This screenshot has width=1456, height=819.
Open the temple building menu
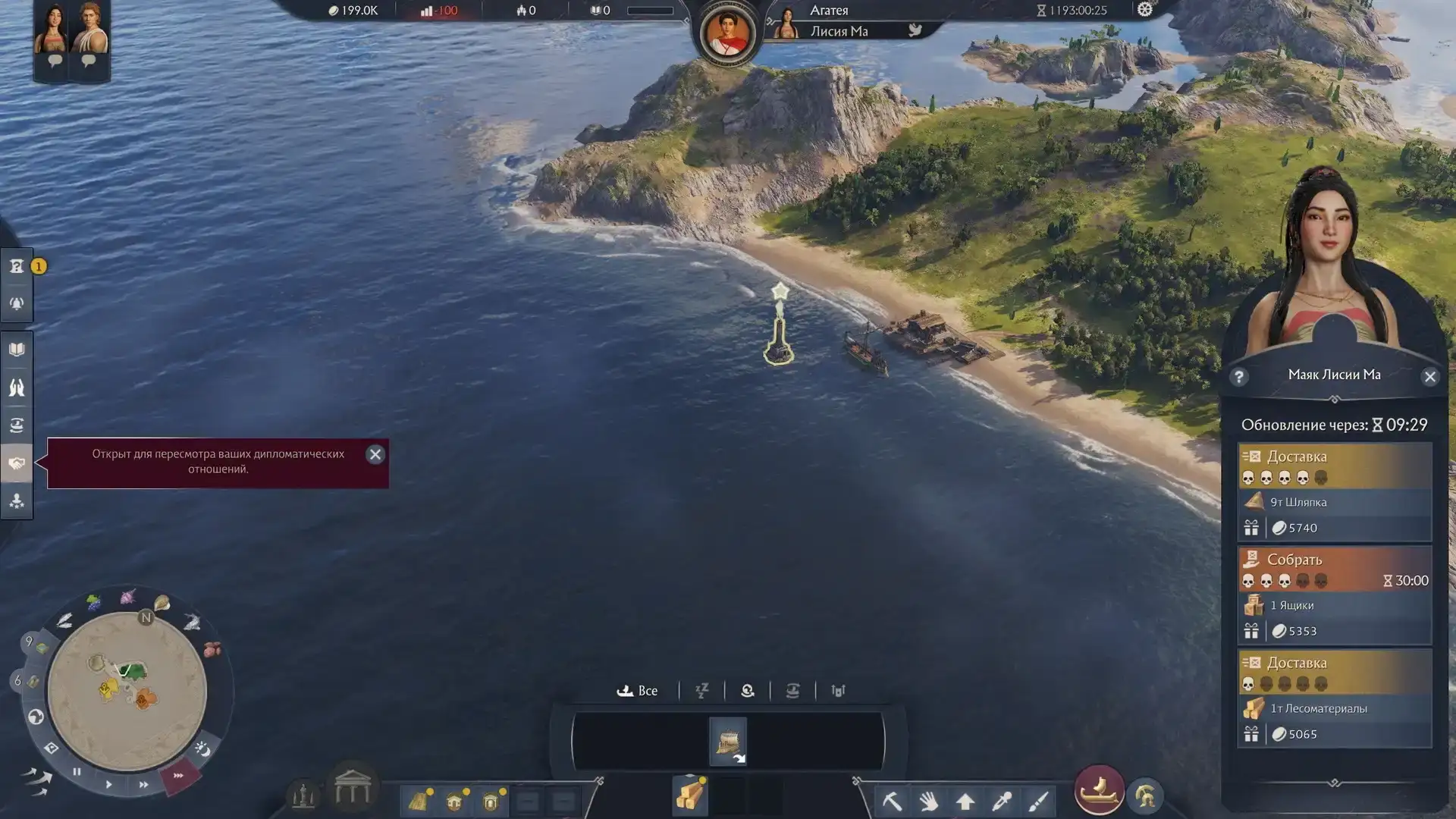tap(353, 789)
